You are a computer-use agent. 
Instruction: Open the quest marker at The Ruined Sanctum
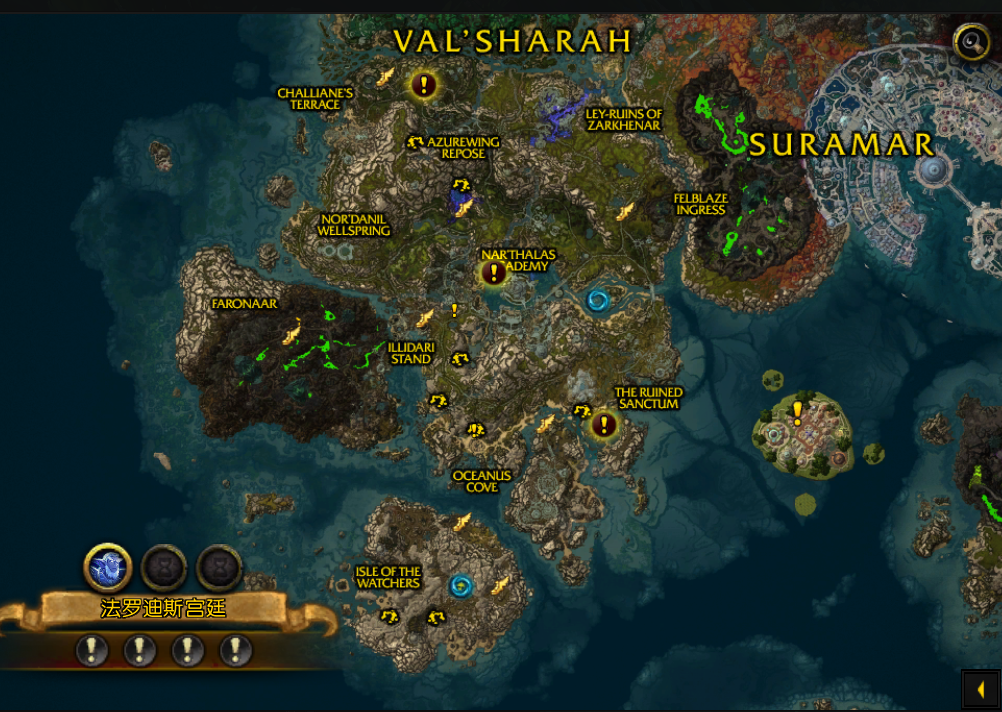coord(603,425)
